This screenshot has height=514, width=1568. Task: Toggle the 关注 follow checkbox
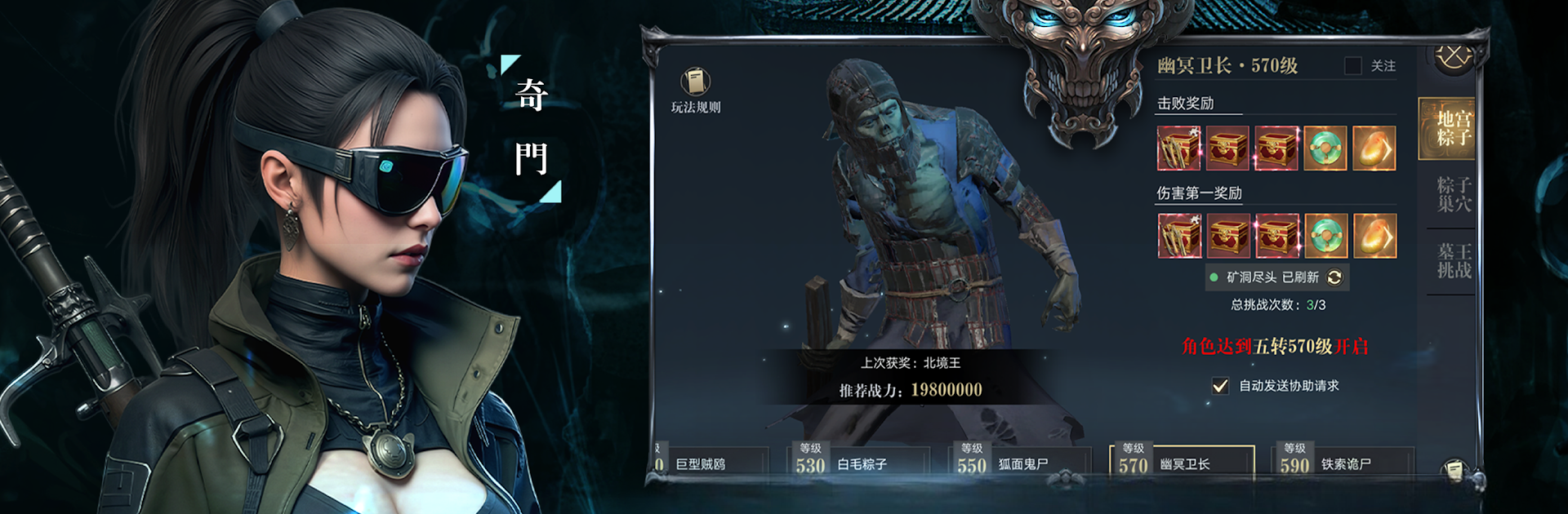click(x=1353, y=65)
